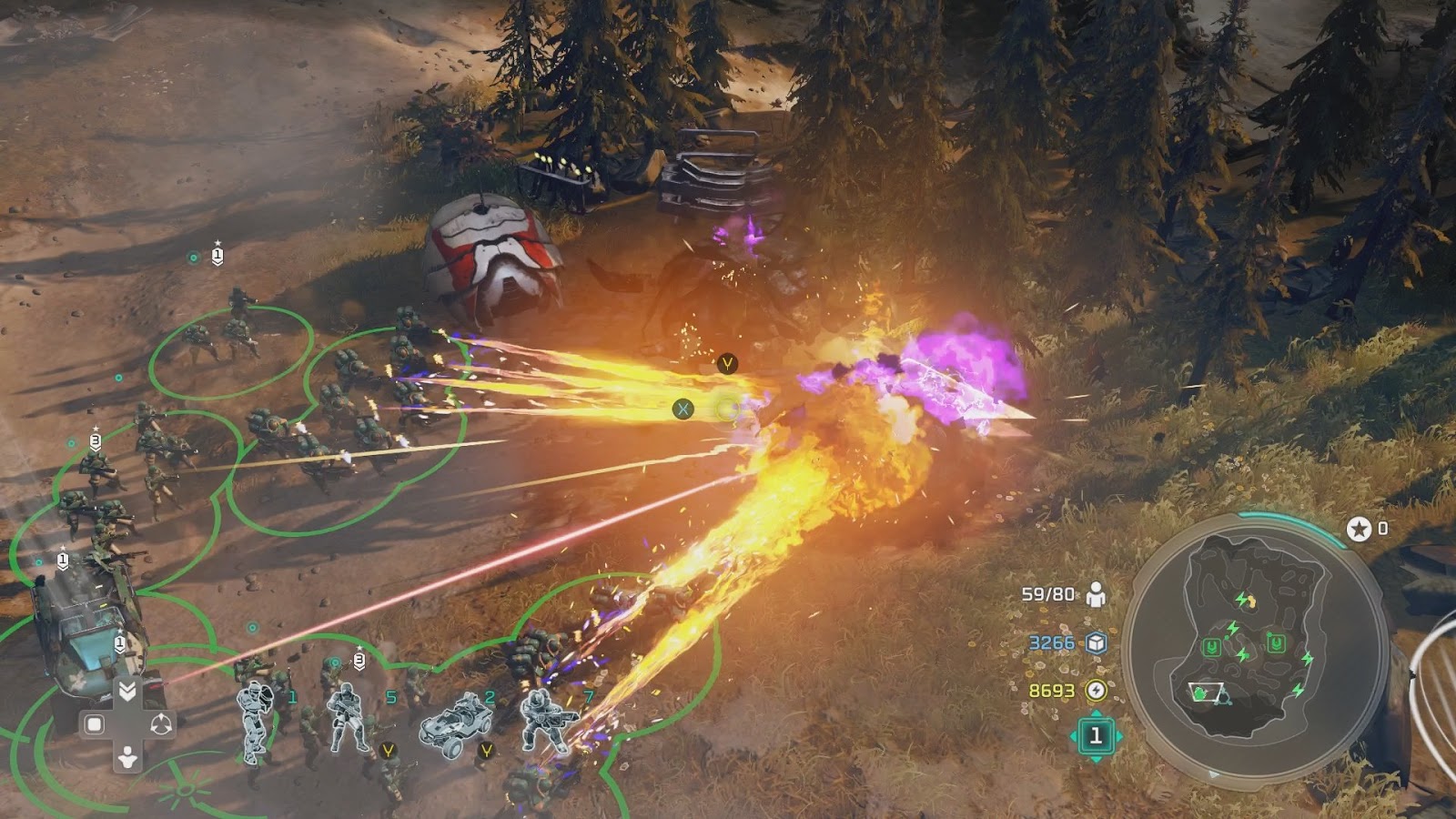Select the heavy armored trooper group icon
Viewport: 1456px width, 819px height.
pyautogui.click(x=256, y=720)
